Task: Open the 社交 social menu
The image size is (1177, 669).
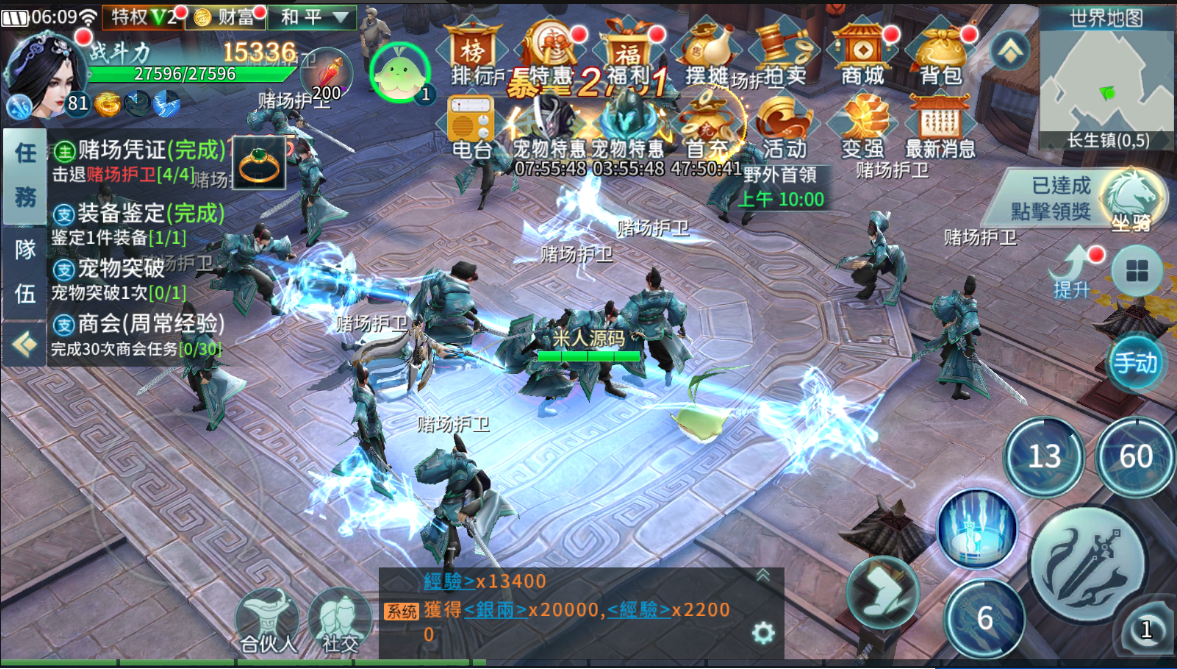Action: pyautogui.click(x=340, y=620)
